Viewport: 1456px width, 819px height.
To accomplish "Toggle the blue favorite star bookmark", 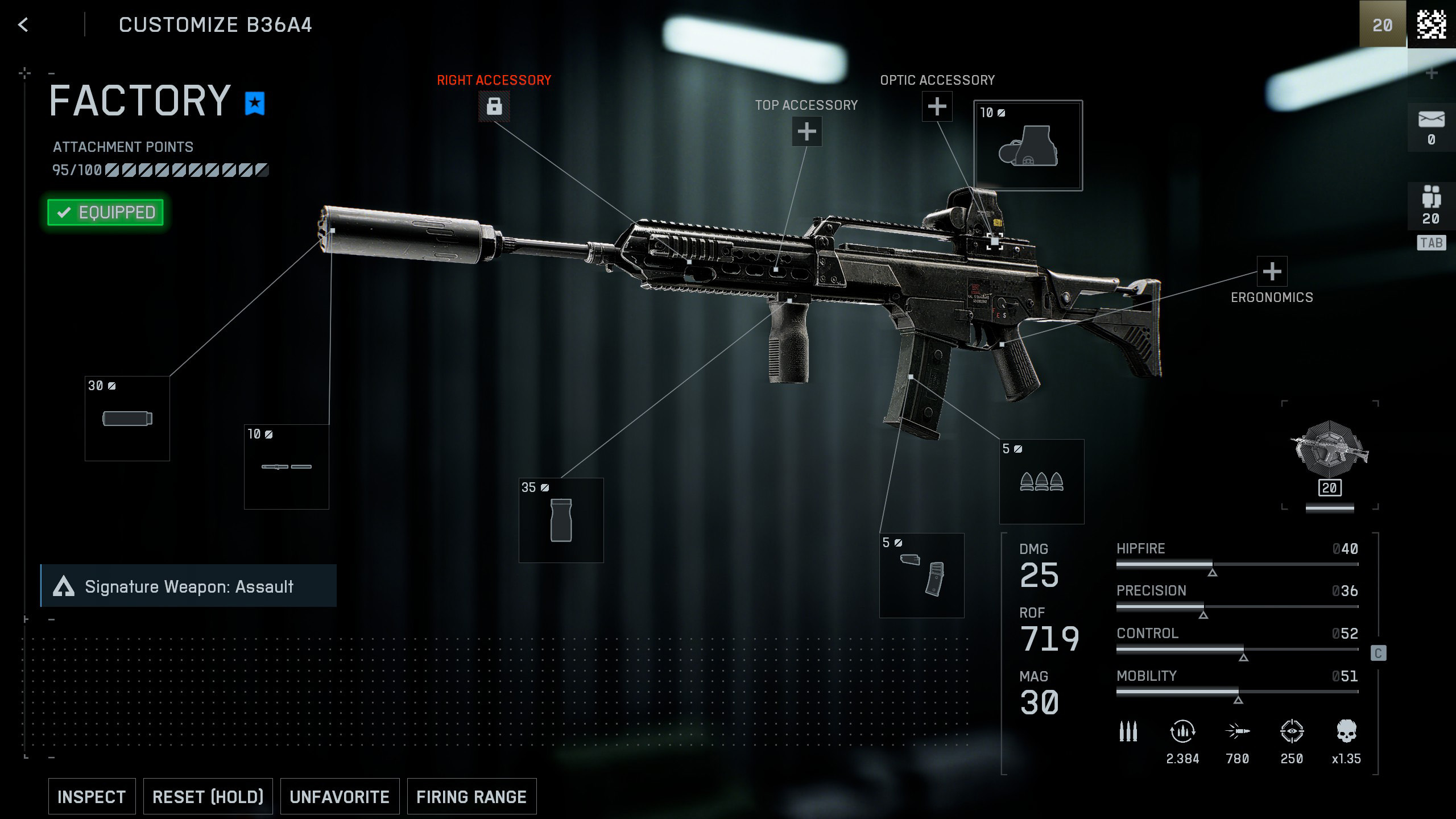I will click(255, 103).
